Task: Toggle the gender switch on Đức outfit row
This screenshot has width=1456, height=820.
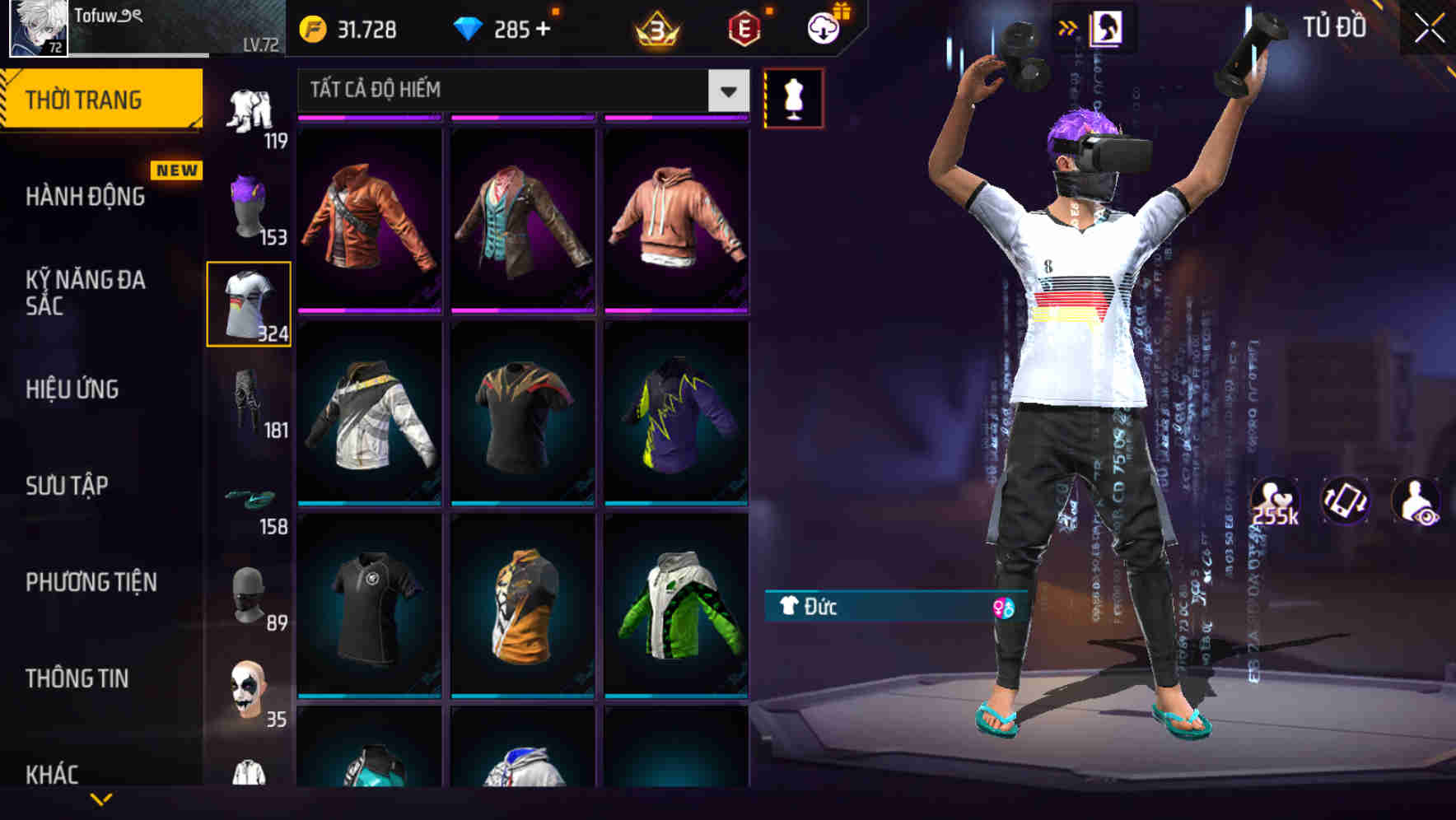Action: tap(1004, 608)
